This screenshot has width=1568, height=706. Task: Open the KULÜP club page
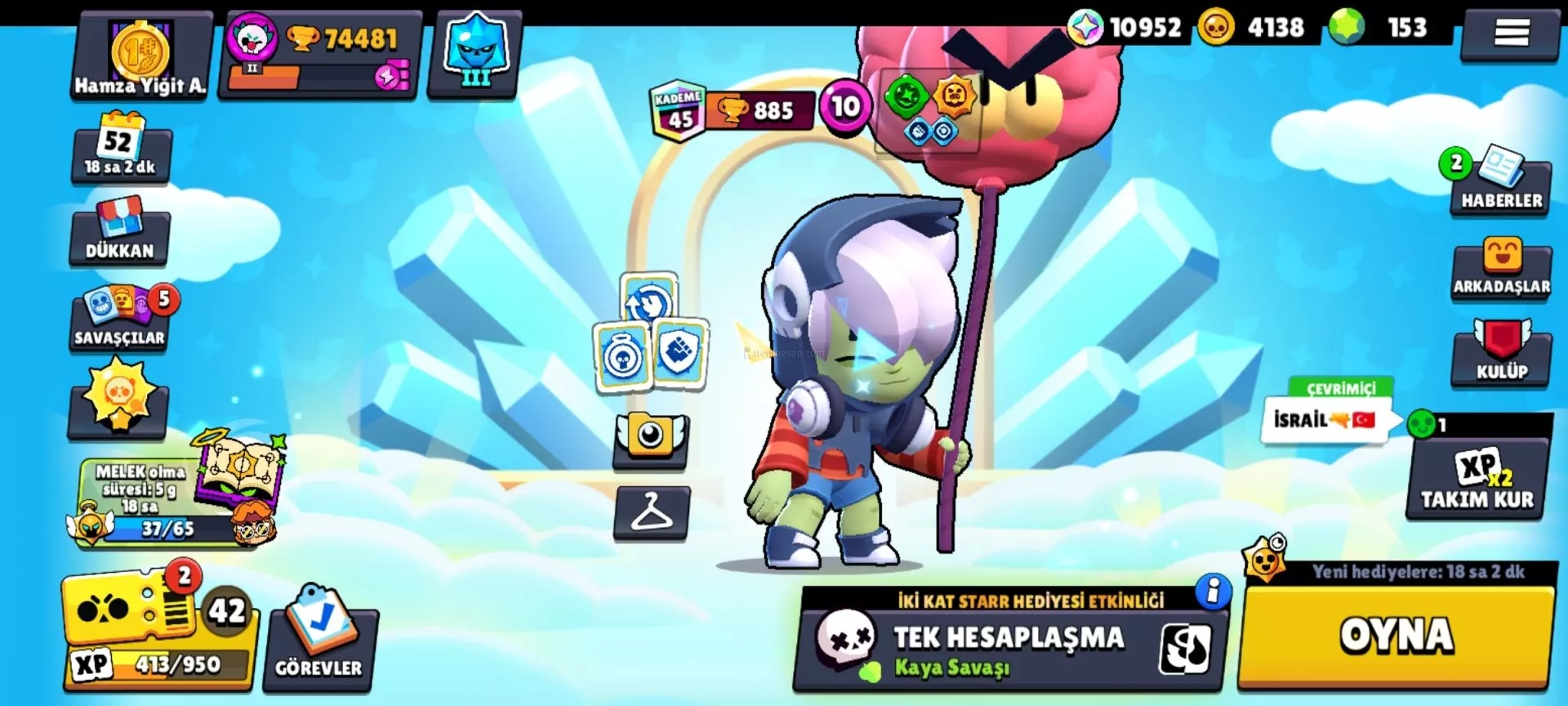pyautogui.click(x=1501, y=353)
